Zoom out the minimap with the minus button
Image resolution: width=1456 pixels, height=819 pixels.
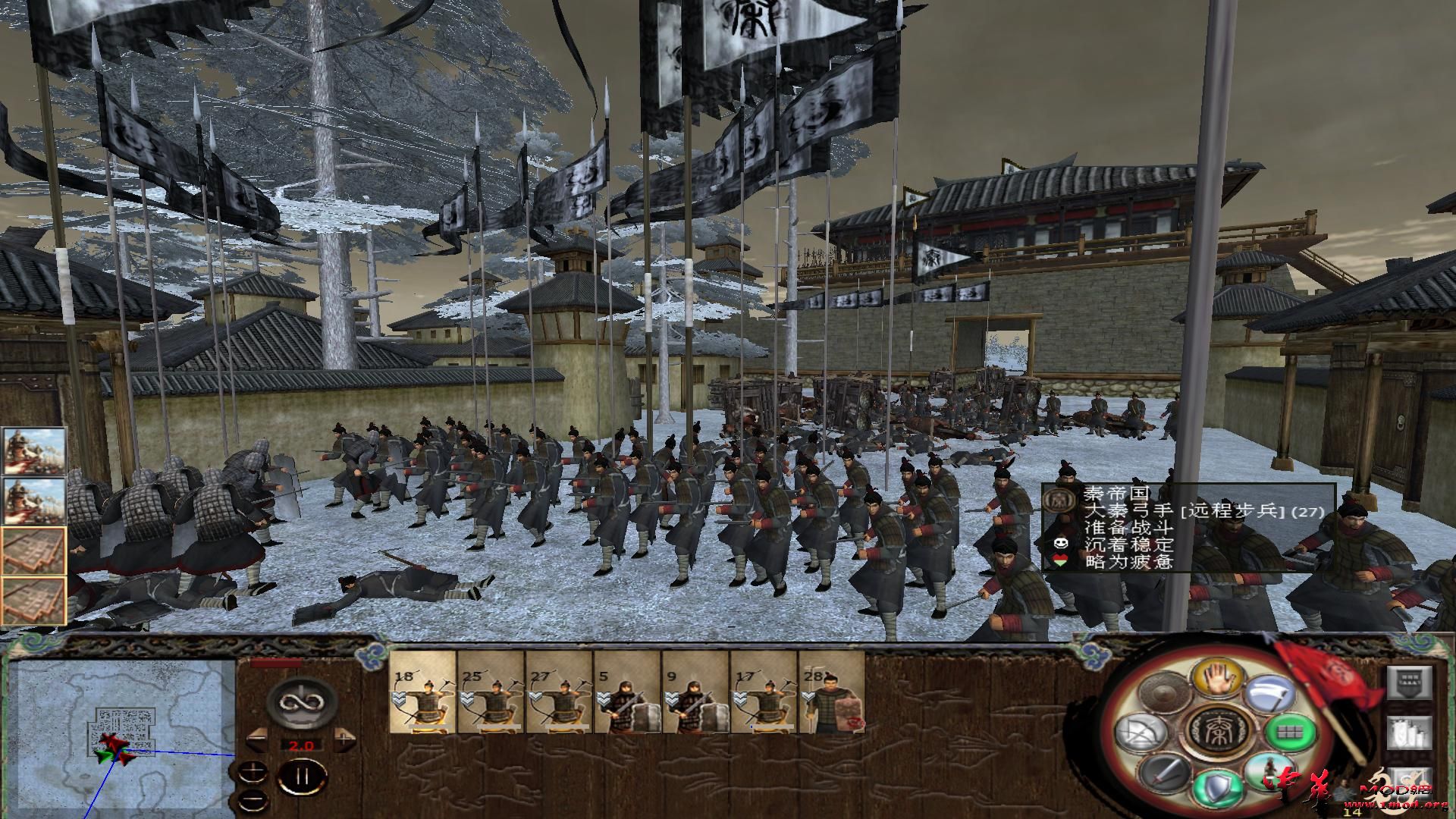coord(253,799)
